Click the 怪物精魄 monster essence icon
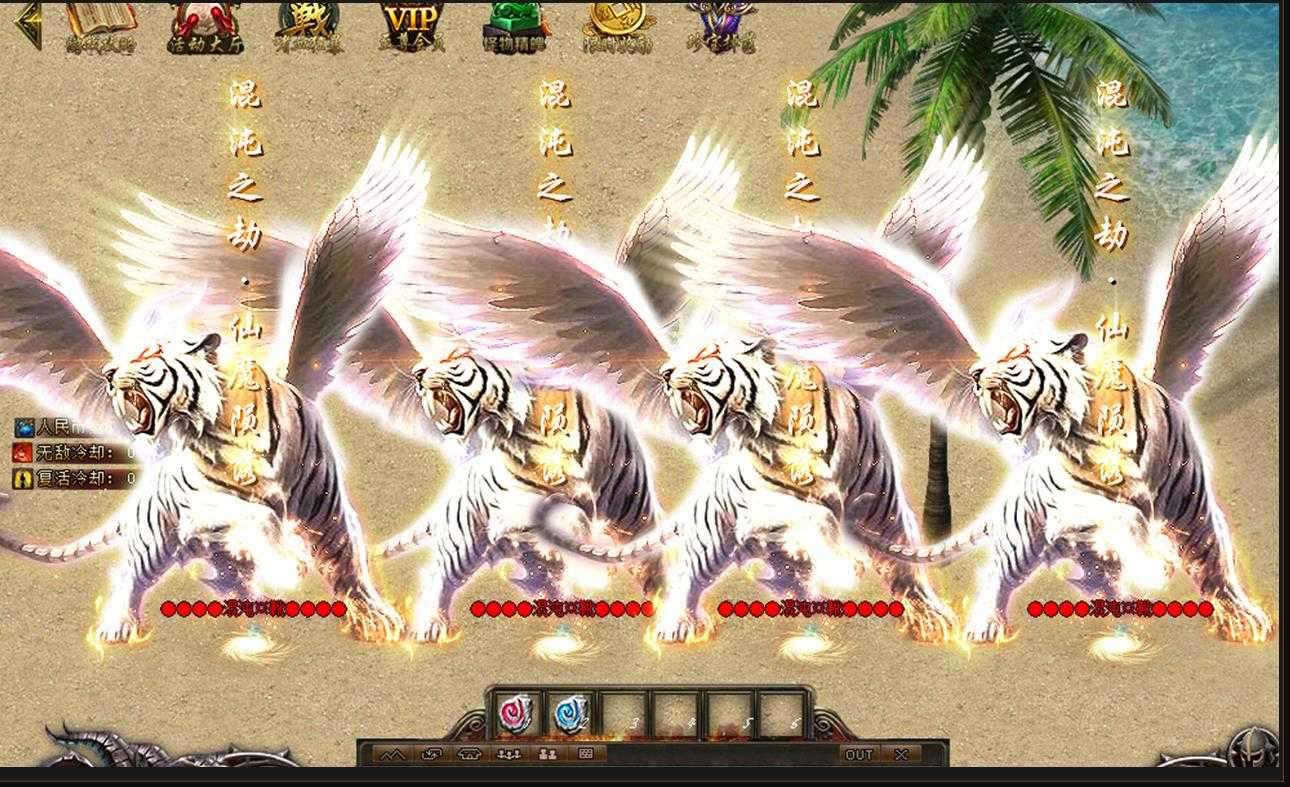The image size is (1290, 787). [x=513, y=22]
